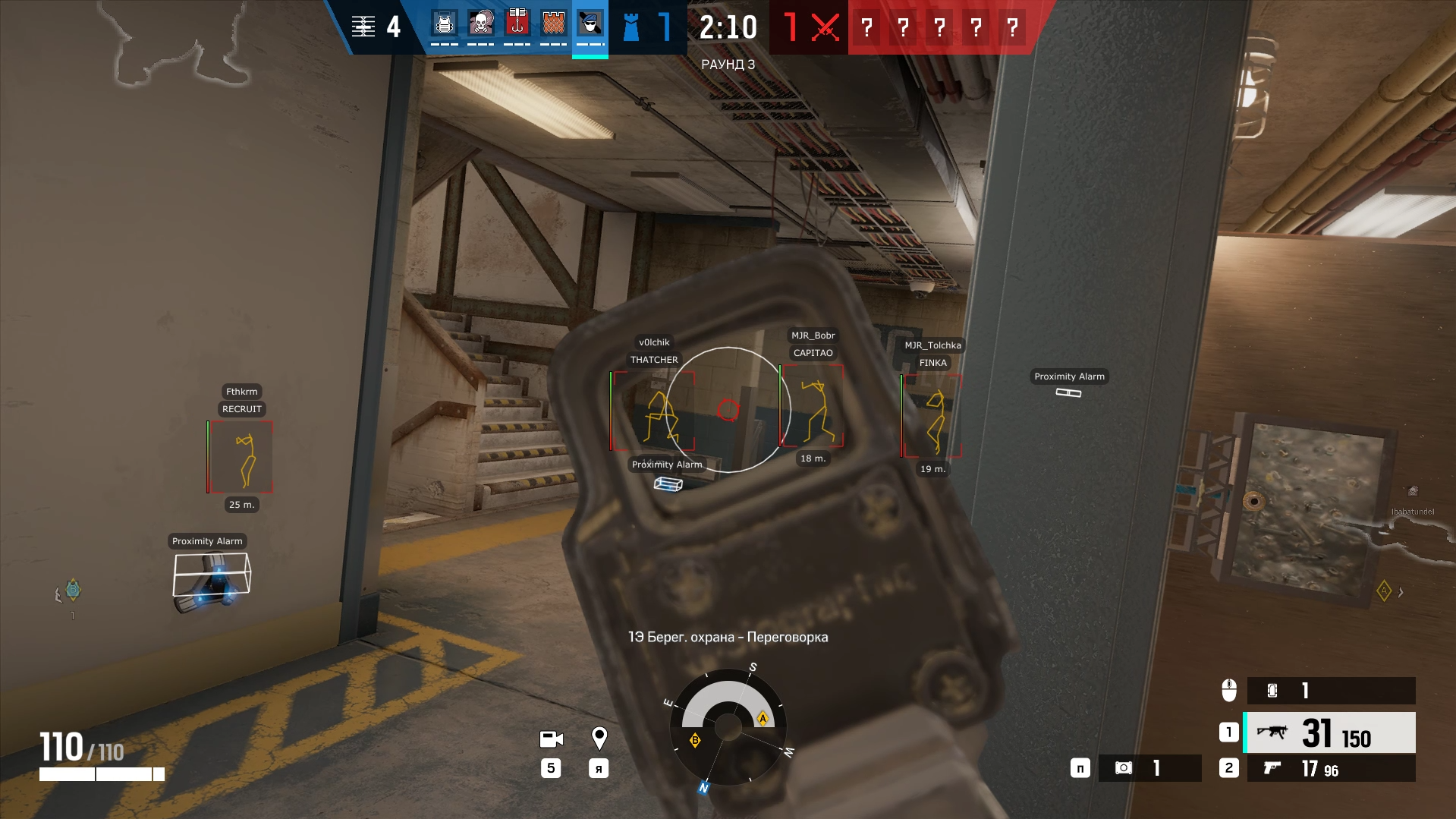Select the Kapkan hook trap operator icon
Screen dimensions: 1456x819
pyautogui.click(x=517, y=24)
